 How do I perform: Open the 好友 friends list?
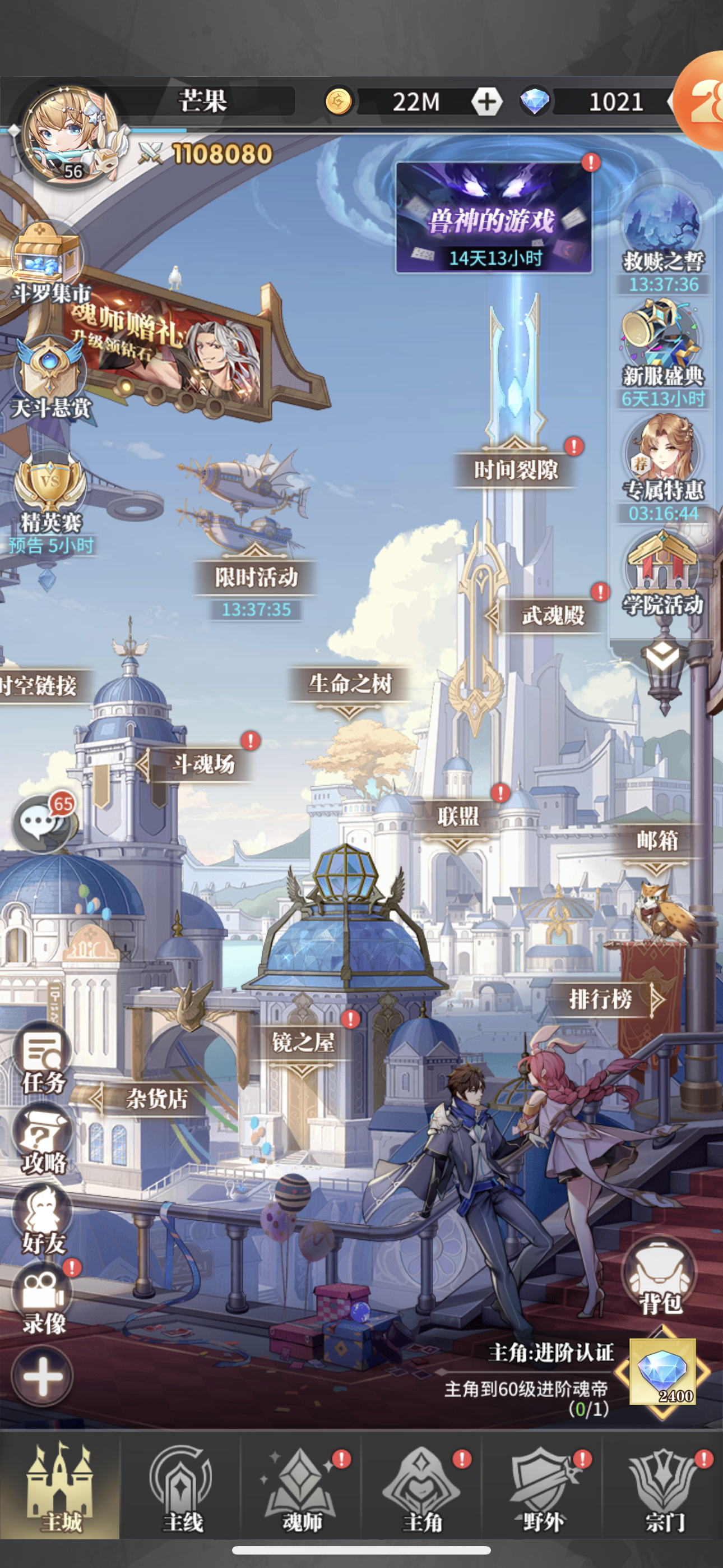click(43, 1217)
